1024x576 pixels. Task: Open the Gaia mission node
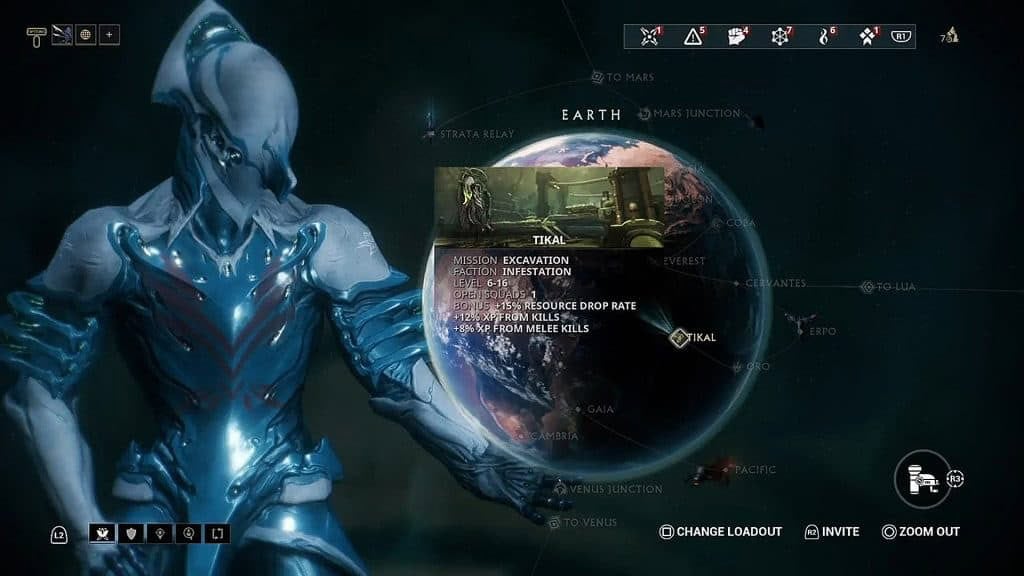pyautogui.click(x=578, y=410)
